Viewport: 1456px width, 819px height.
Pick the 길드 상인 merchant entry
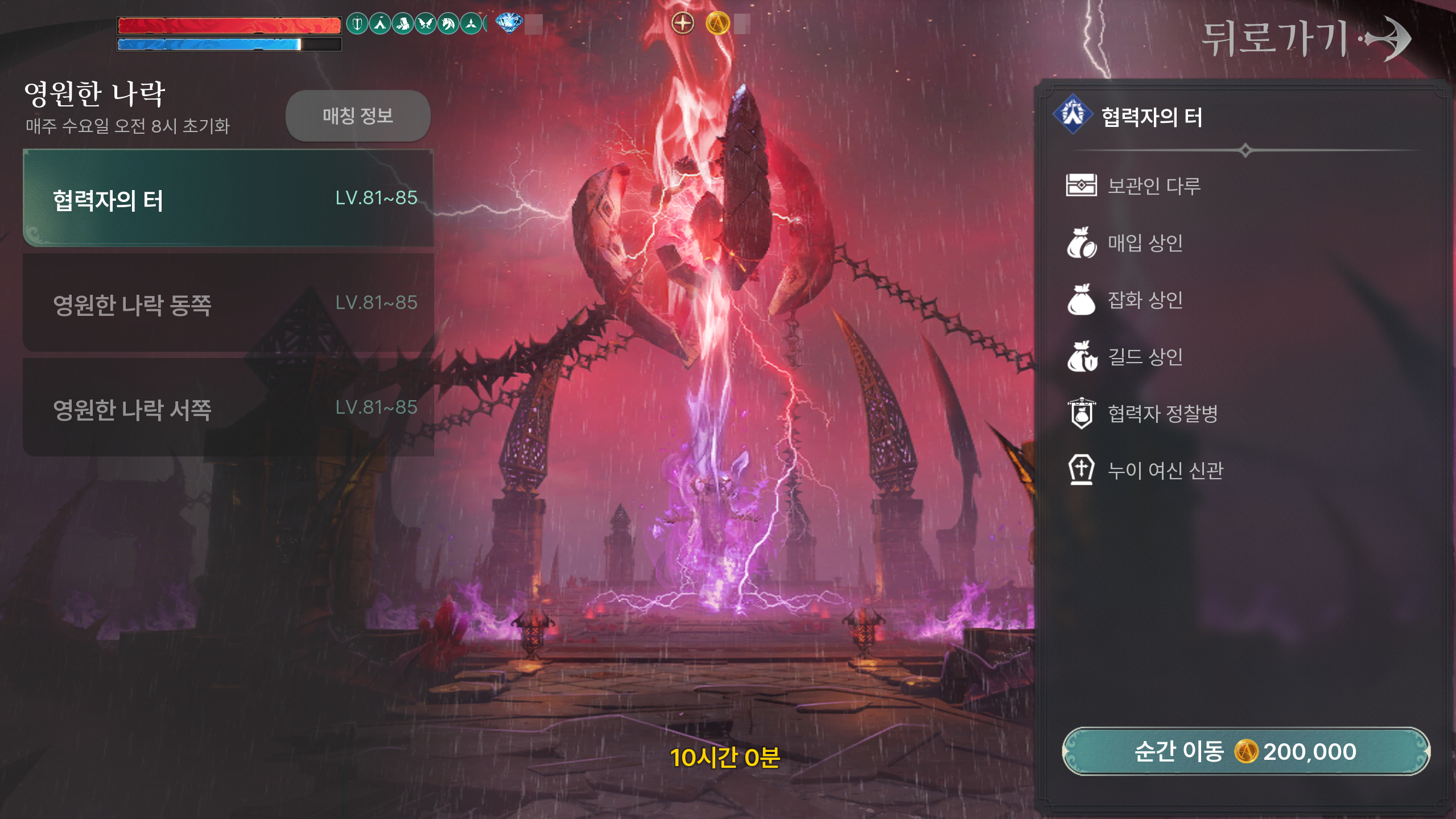click(x=1145, y=357)
